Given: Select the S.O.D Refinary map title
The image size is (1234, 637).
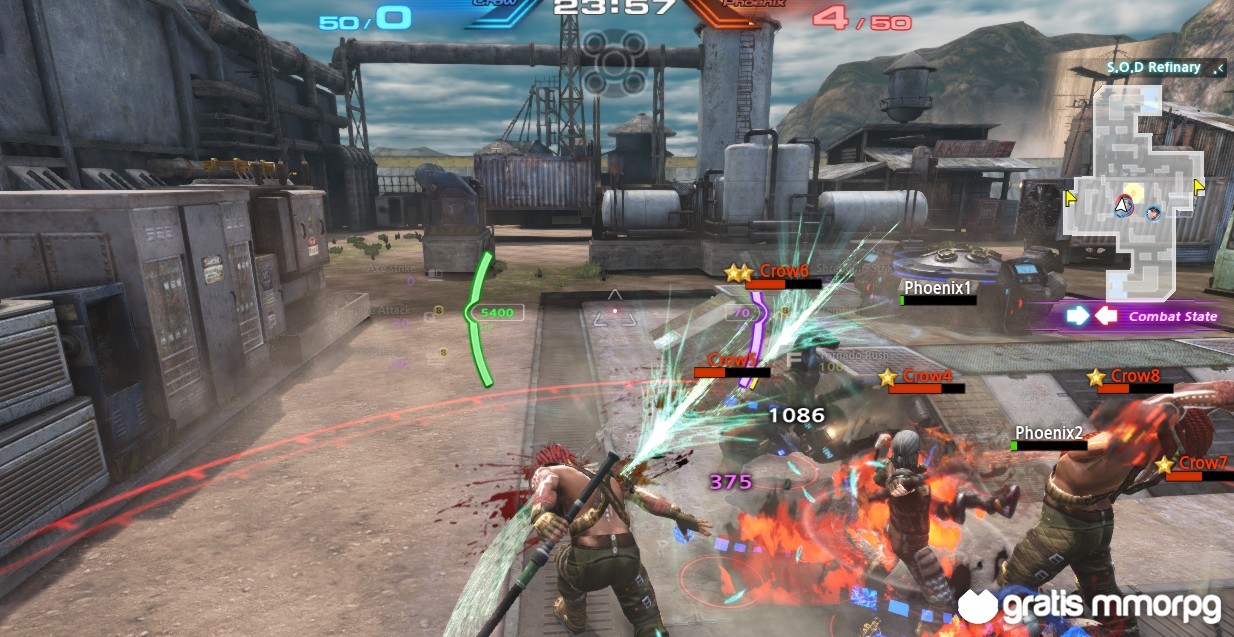Looking at the screenshot, I should (x=1153, y=68).
